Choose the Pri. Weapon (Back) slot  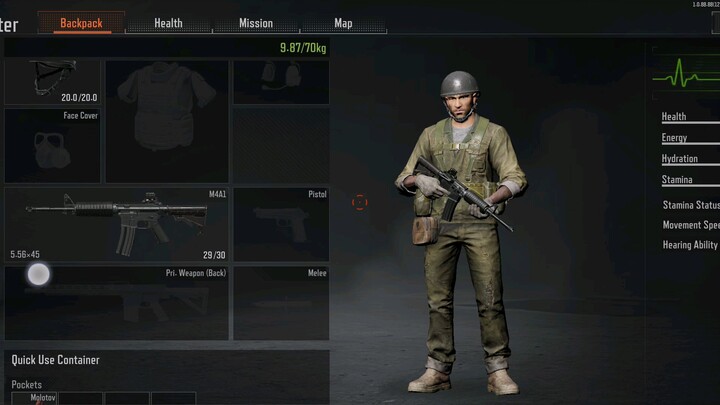(x=117, y=302)
